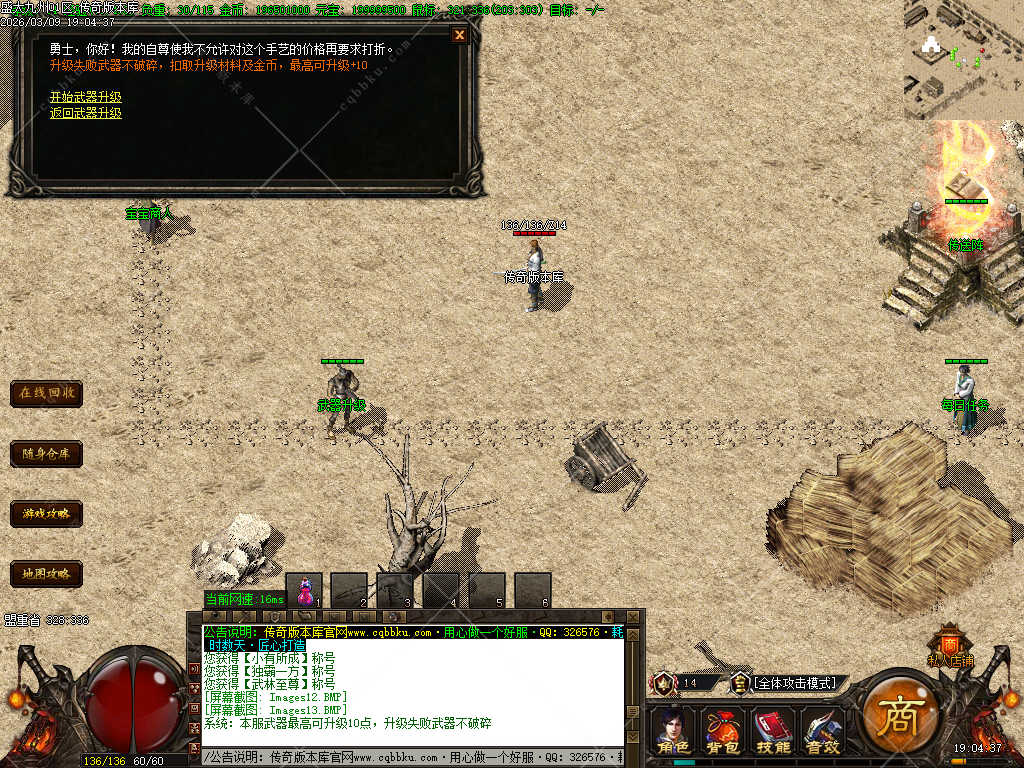Click the minimap in the corner
Image resolution: width=1024 pixels, height=768 pixels.
pos(963,59)
